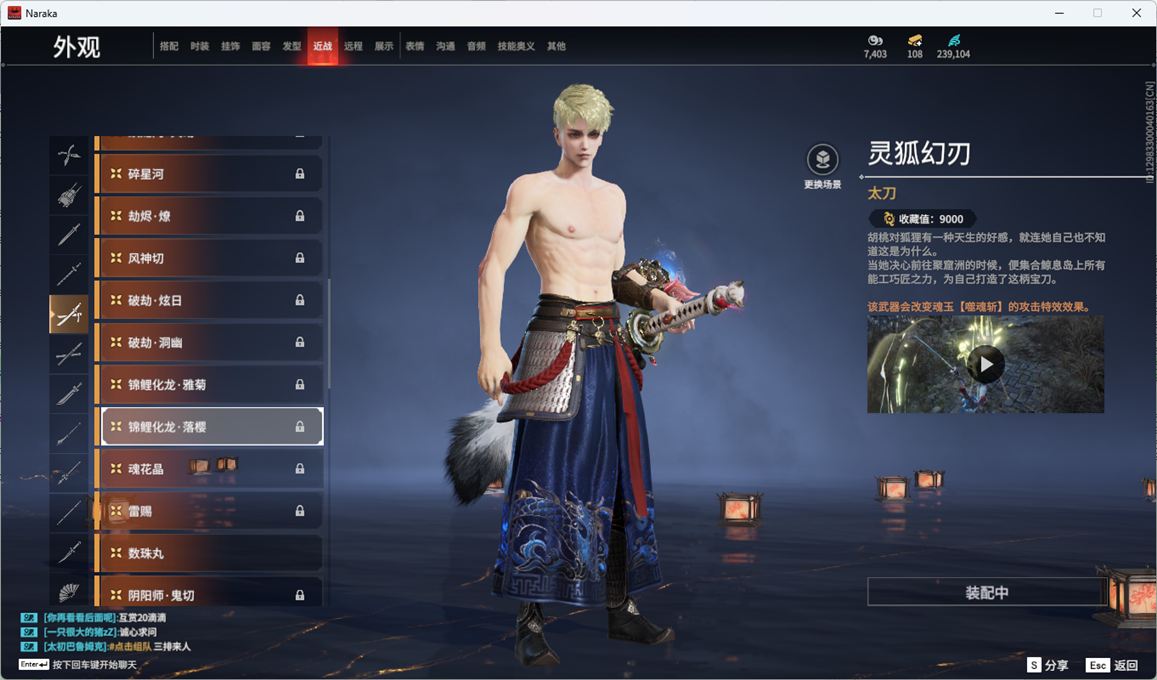Image resolution: width=1157 pixels, height=680 pixels.
Task: Pick the 锦鲤化龙·雅菊 skin
Action: coord(209,384)
